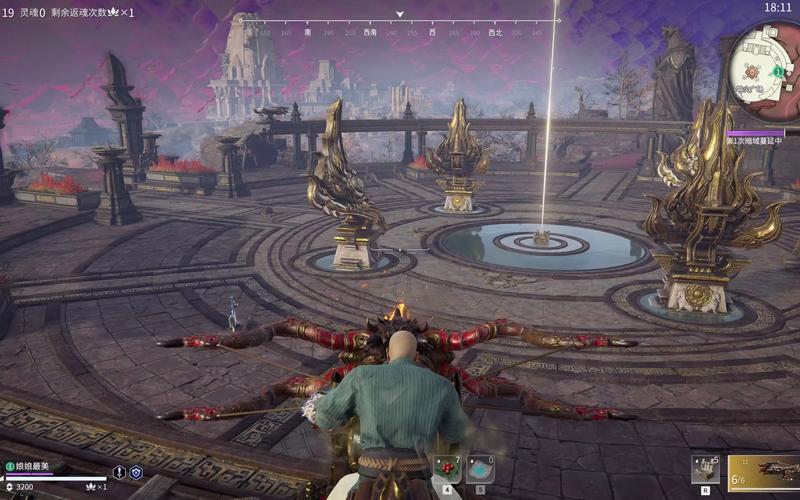Select the equipped ballista weapon panel
Screen dimensions: 800x500
click(764, 473)
